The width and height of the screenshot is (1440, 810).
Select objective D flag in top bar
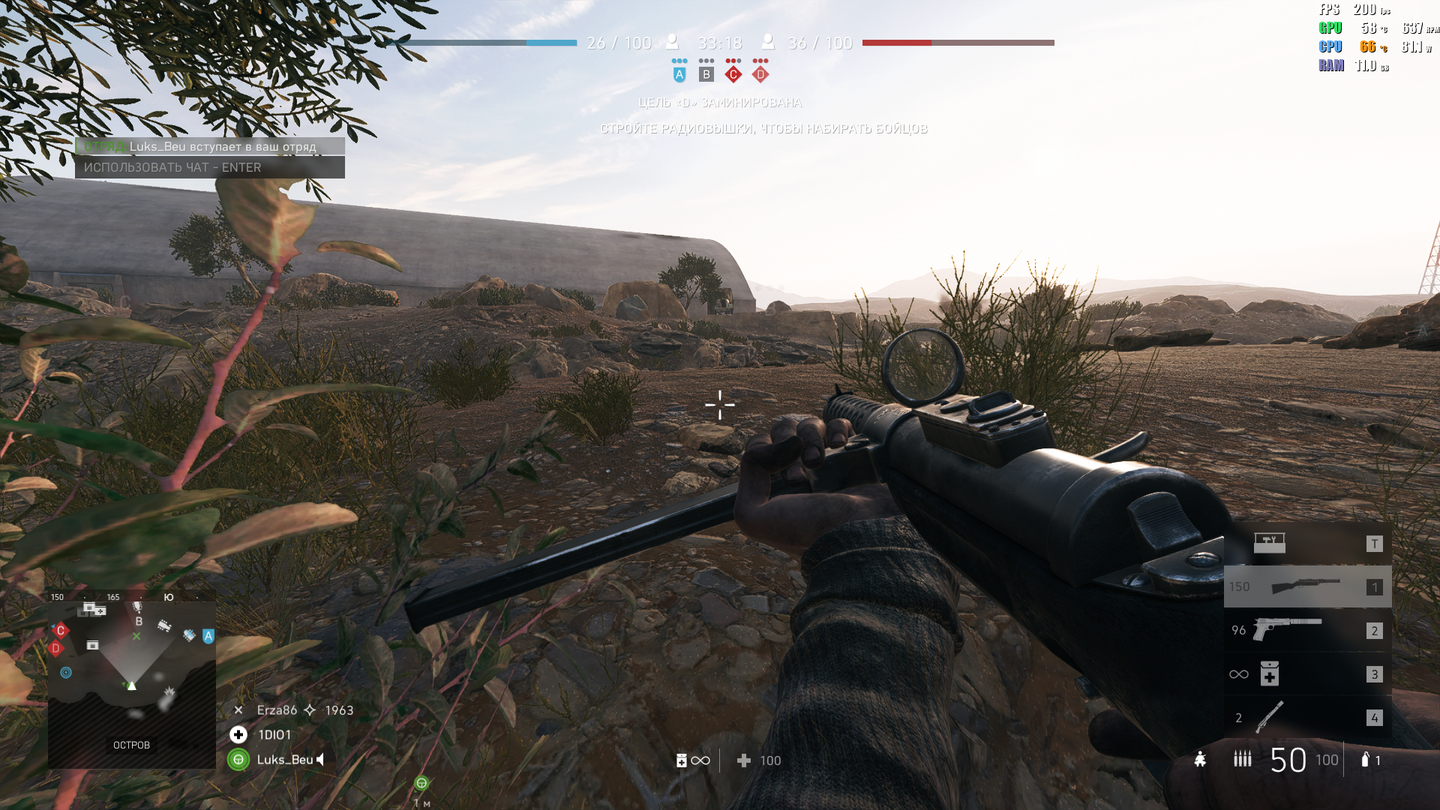tap(760, 74)
